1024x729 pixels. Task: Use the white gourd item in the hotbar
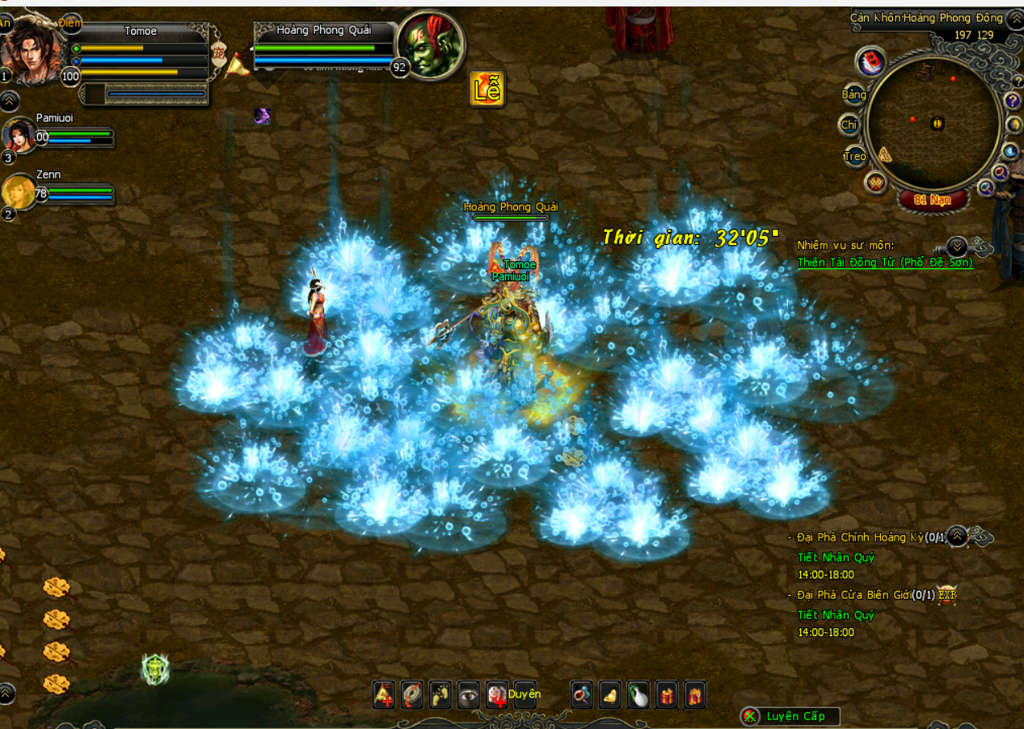(x=638, y=694)
